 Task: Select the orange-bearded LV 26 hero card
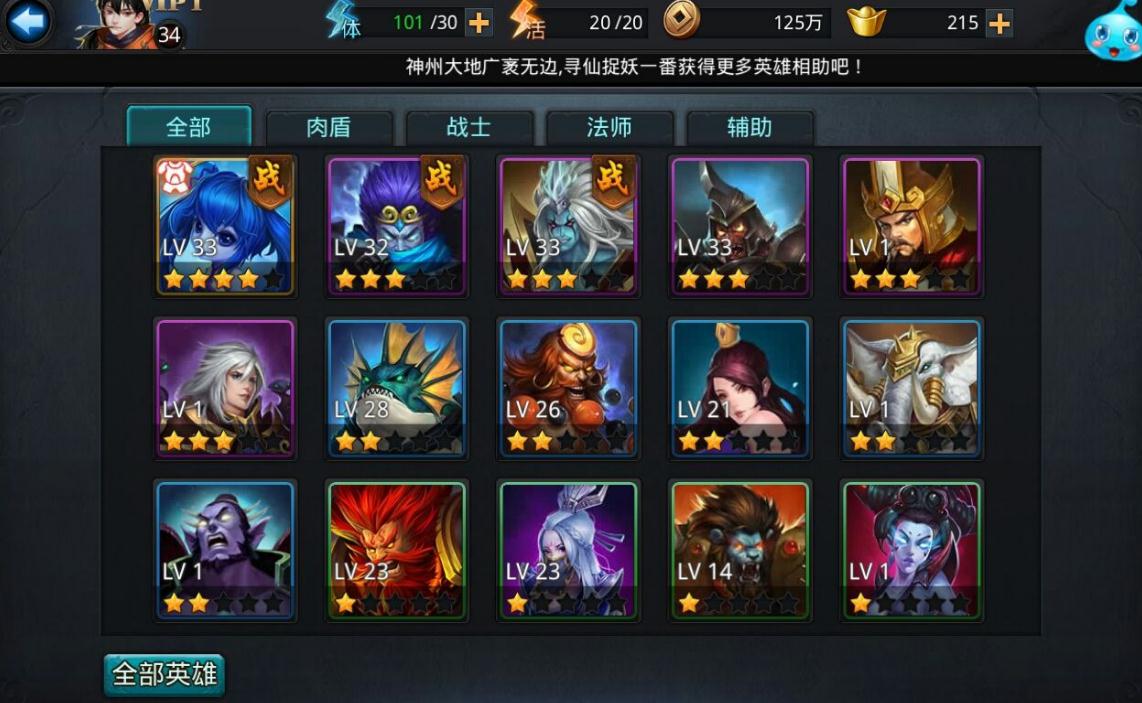[x=569, y=388]
